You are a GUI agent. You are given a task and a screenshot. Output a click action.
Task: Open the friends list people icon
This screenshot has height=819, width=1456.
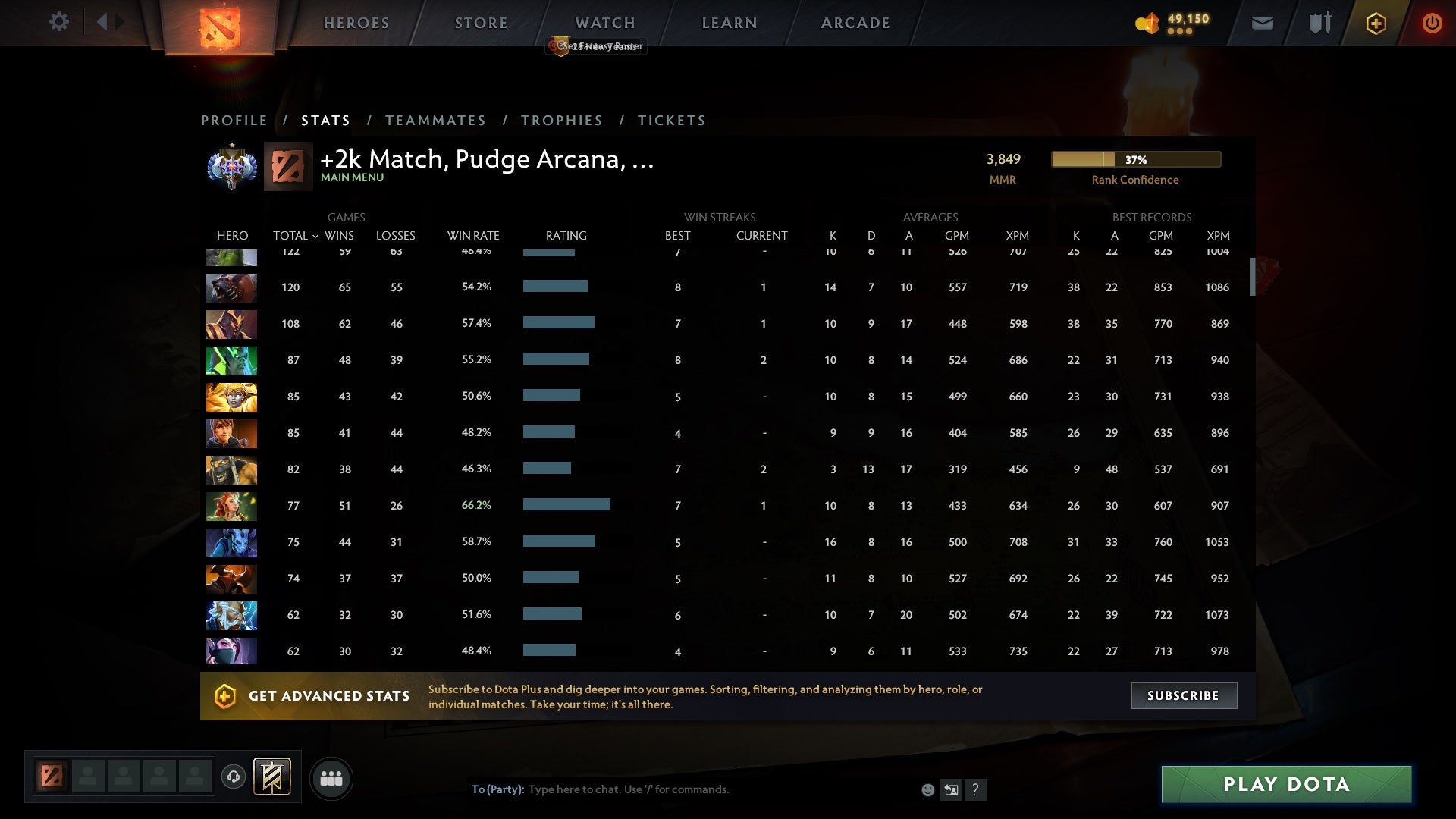(x=332, y=778)
